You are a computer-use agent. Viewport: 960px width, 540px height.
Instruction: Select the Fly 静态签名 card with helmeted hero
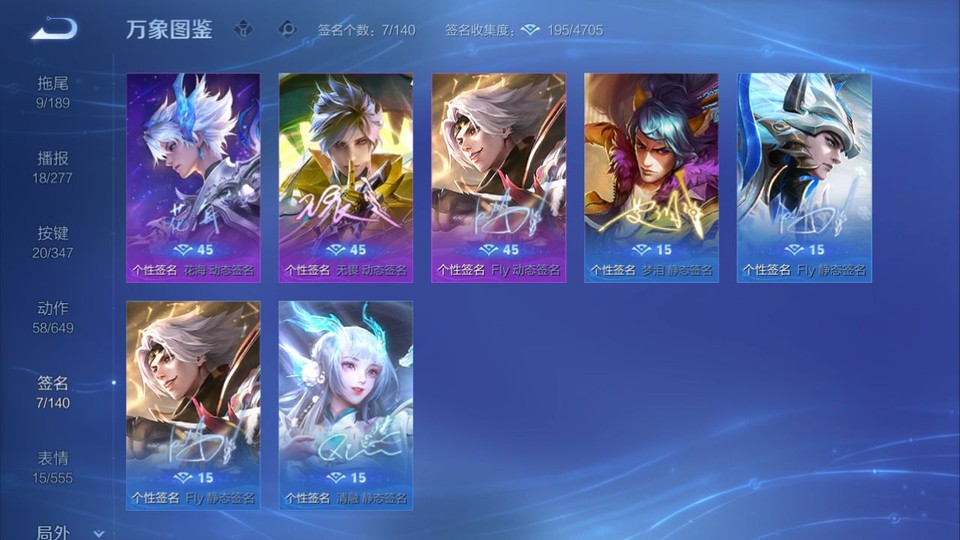tap(804, 177)
